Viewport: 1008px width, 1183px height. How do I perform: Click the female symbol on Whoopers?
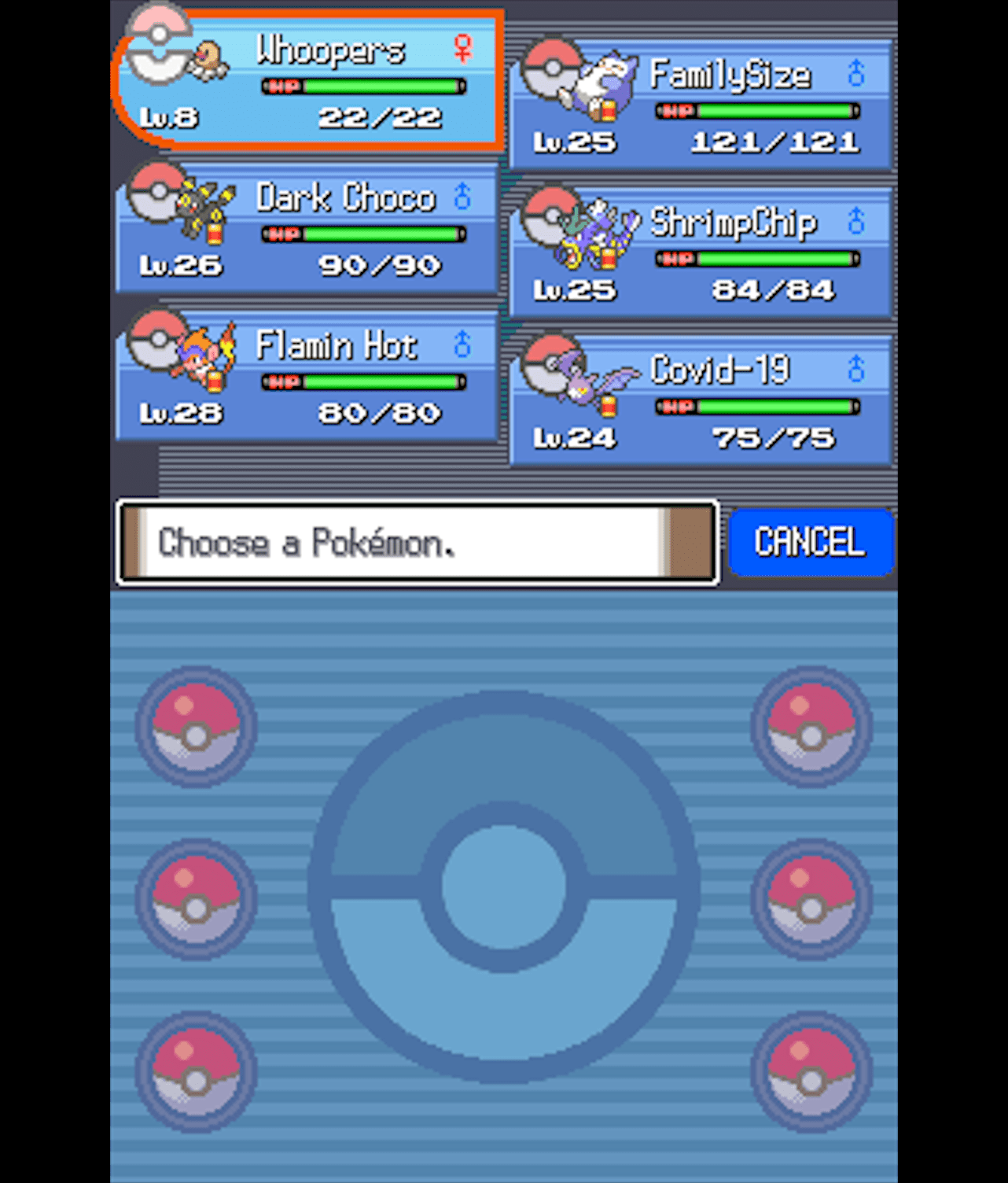click(462, 49)
